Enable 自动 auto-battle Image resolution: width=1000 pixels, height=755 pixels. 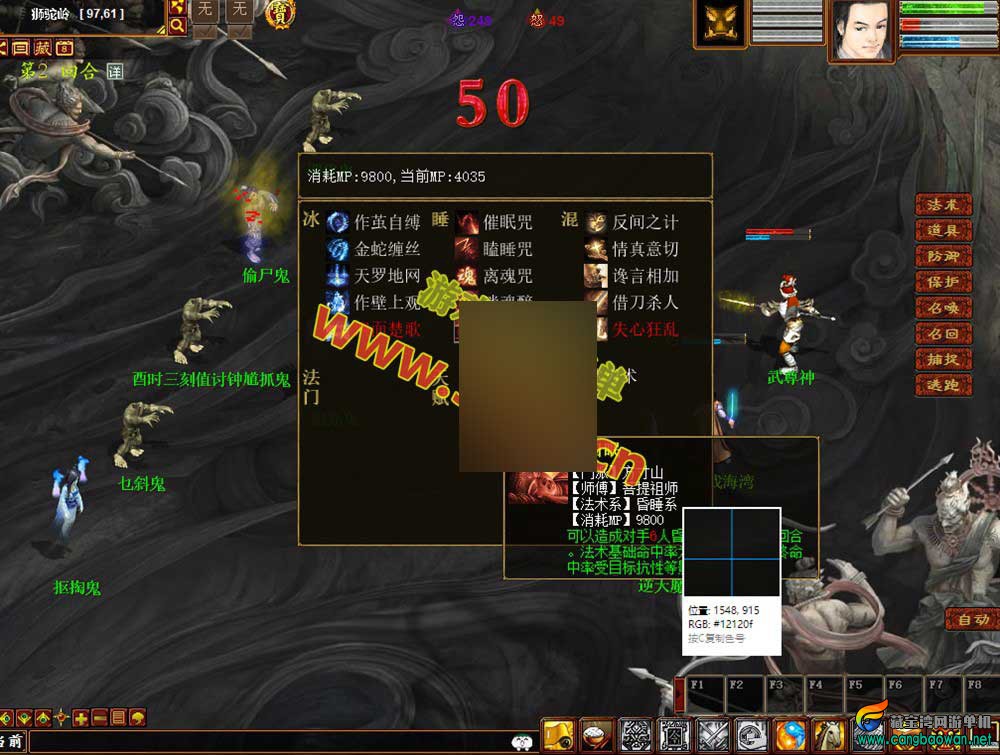[971, 619]
